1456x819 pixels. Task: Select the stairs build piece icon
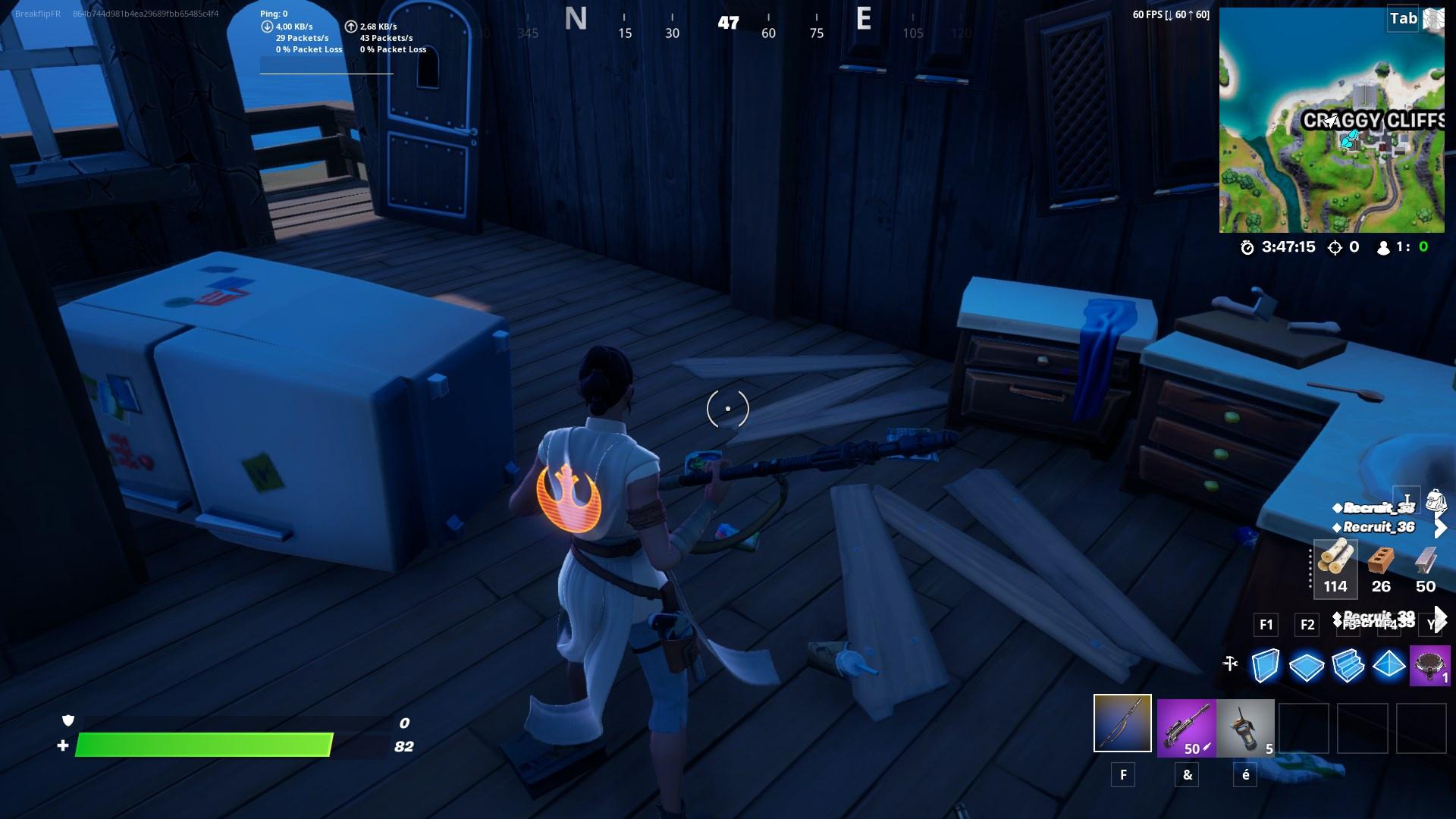click(1348, 667)
